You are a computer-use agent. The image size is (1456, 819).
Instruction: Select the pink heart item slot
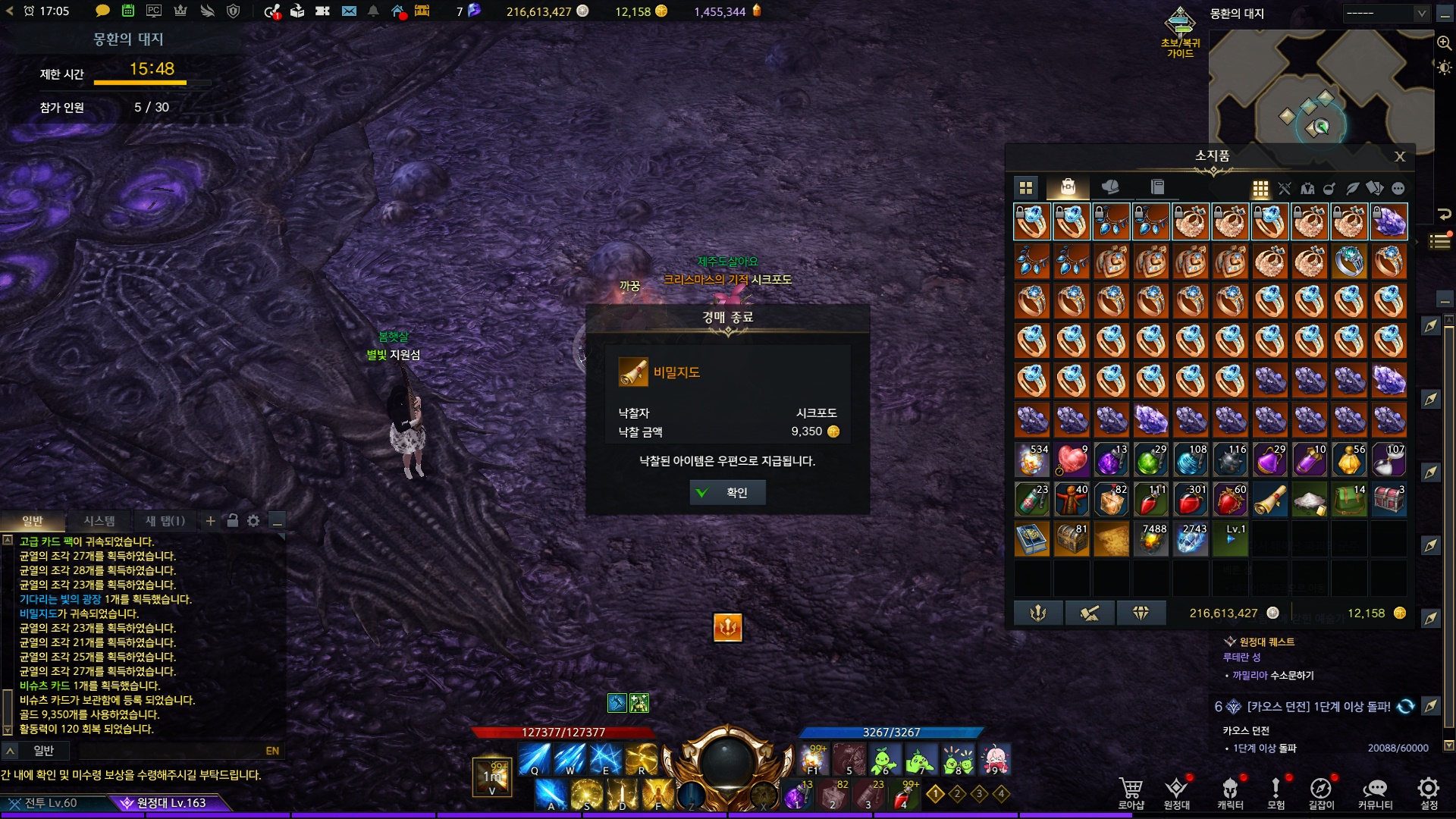pos(1072,460)
